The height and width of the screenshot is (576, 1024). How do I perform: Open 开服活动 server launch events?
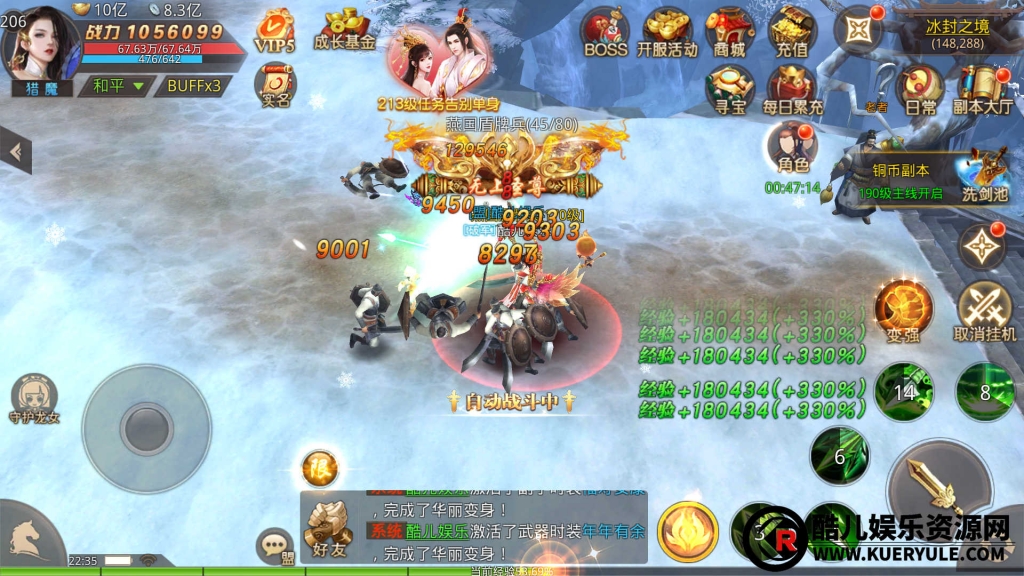click(667, 30)
